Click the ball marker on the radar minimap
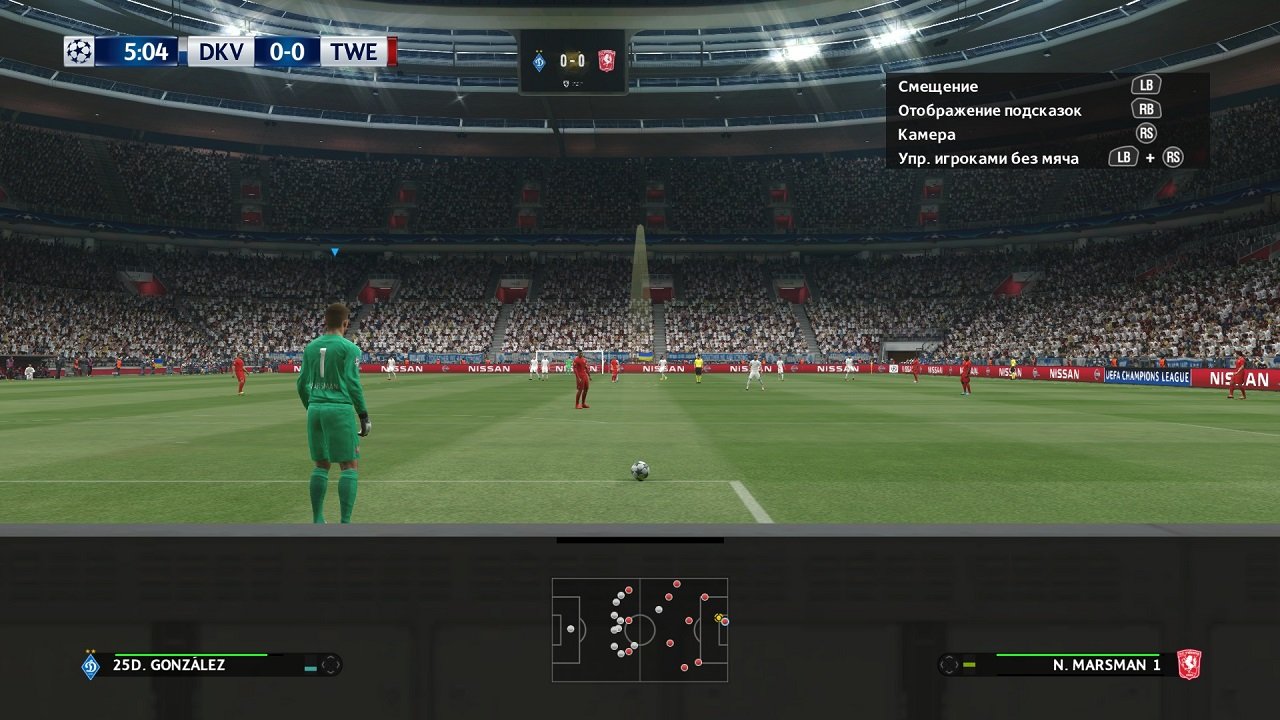The height and width of the screenshot is (720, 1280). point(716,617)
